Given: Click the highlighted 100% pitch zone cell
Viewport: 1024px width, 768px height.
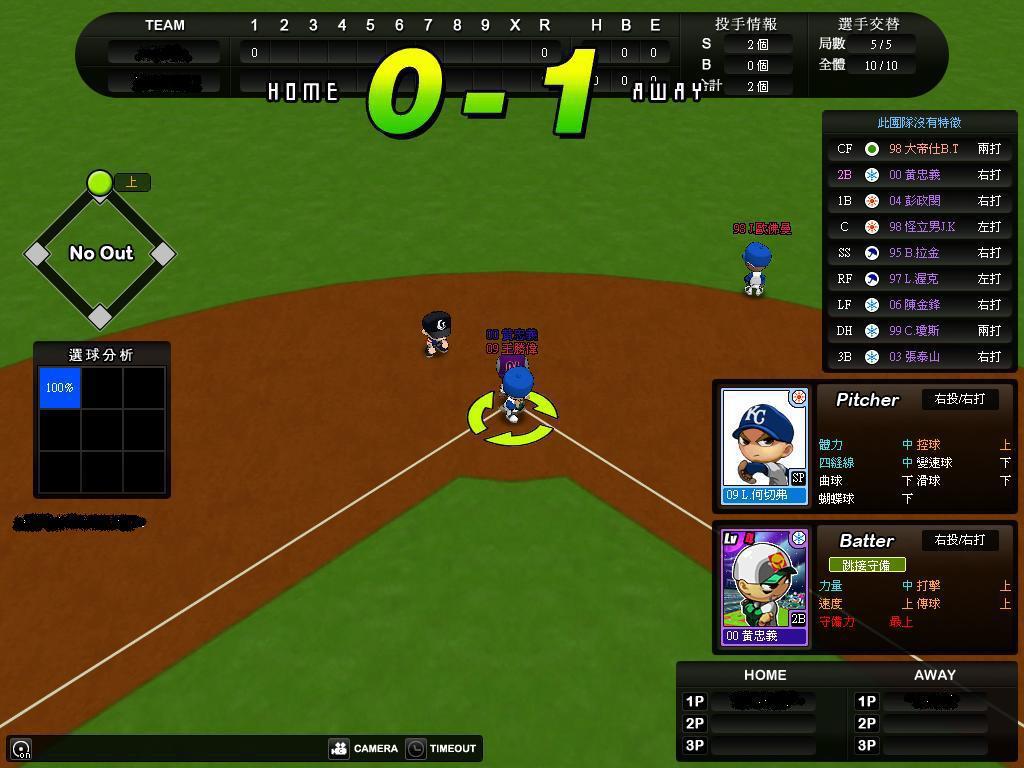Looking at the screenshot, I should (60, 387).
